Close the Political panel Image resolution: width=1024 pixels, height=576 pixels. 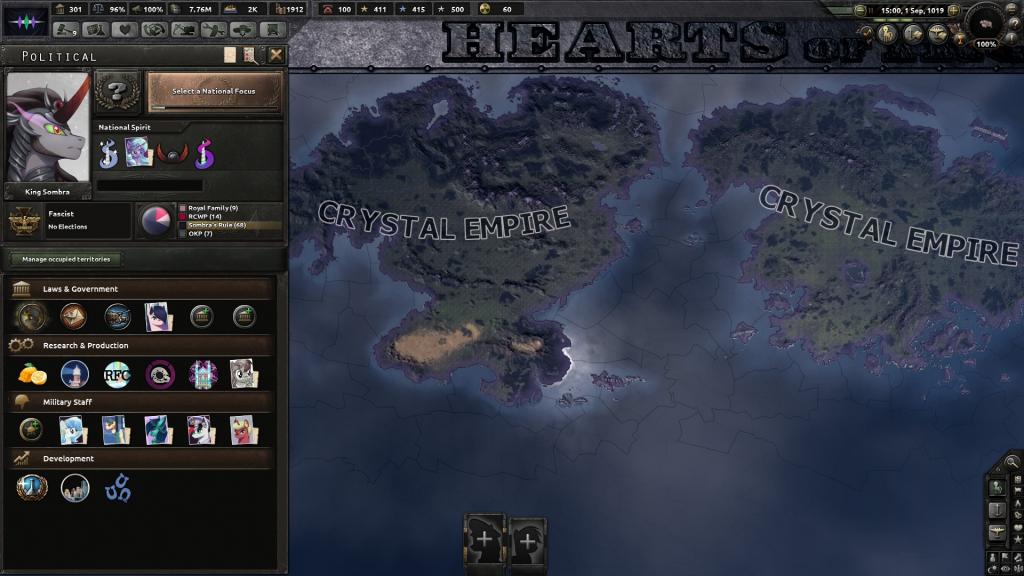[x=276, y=55]
